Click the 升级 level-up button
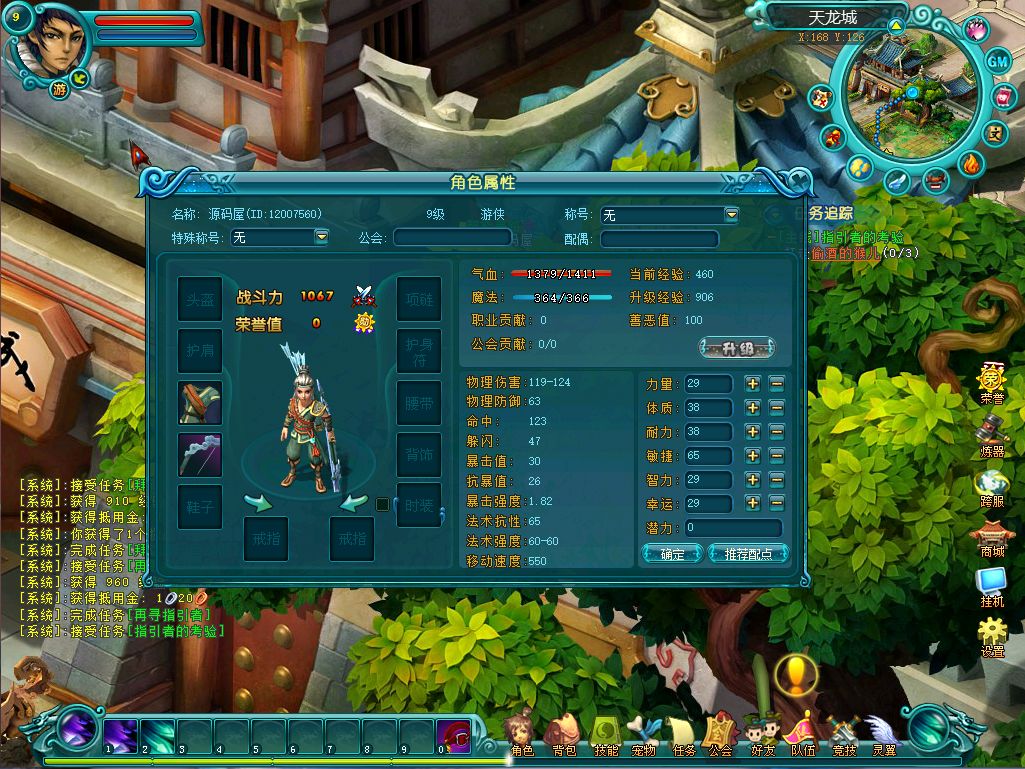Screen dimensions: 1025x769 736,348
